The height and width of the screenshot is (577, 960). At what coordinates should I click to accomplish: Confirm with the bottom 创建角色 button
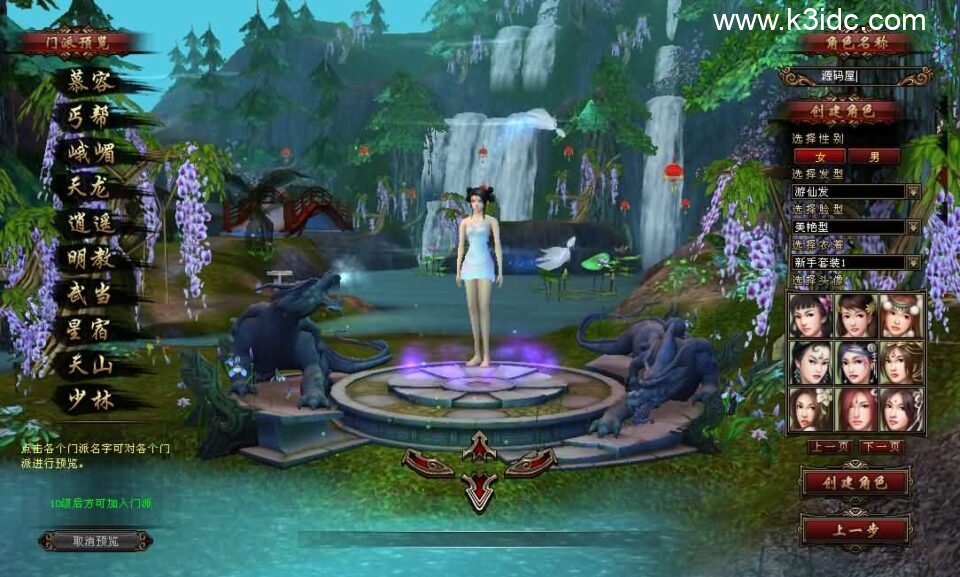pyautogui.click(x=855, y=482)
